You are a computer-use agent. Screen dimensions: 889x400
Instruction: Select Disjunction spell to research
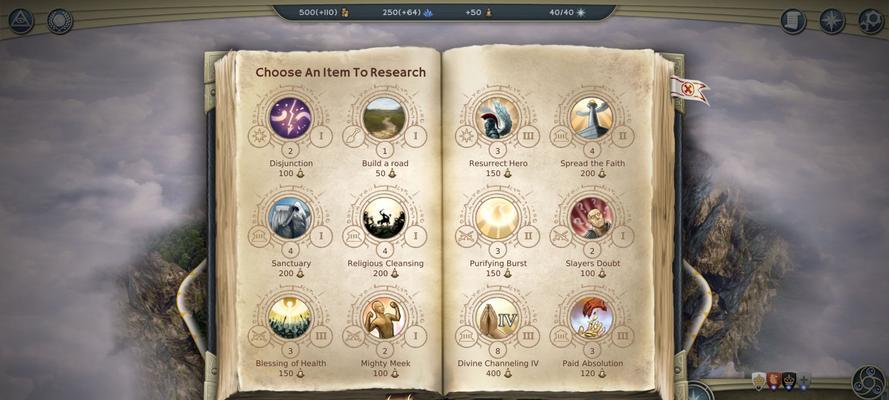tap(290, 118)
